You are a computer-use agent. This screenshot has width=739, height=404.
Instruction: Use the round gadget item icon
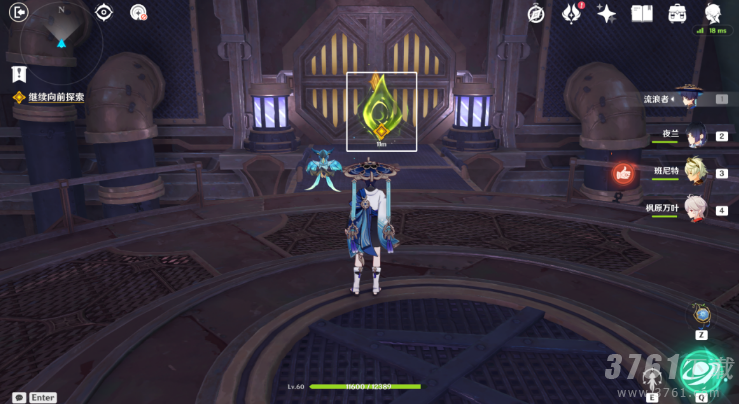point(702,314)
